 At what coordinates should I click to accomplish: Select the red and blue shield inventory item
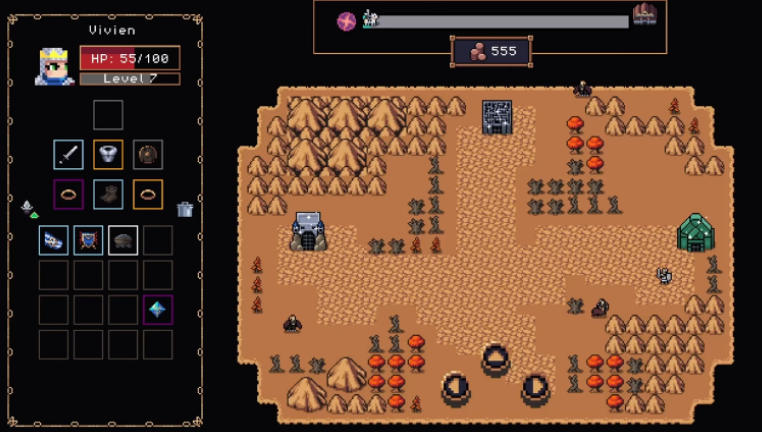88,240
